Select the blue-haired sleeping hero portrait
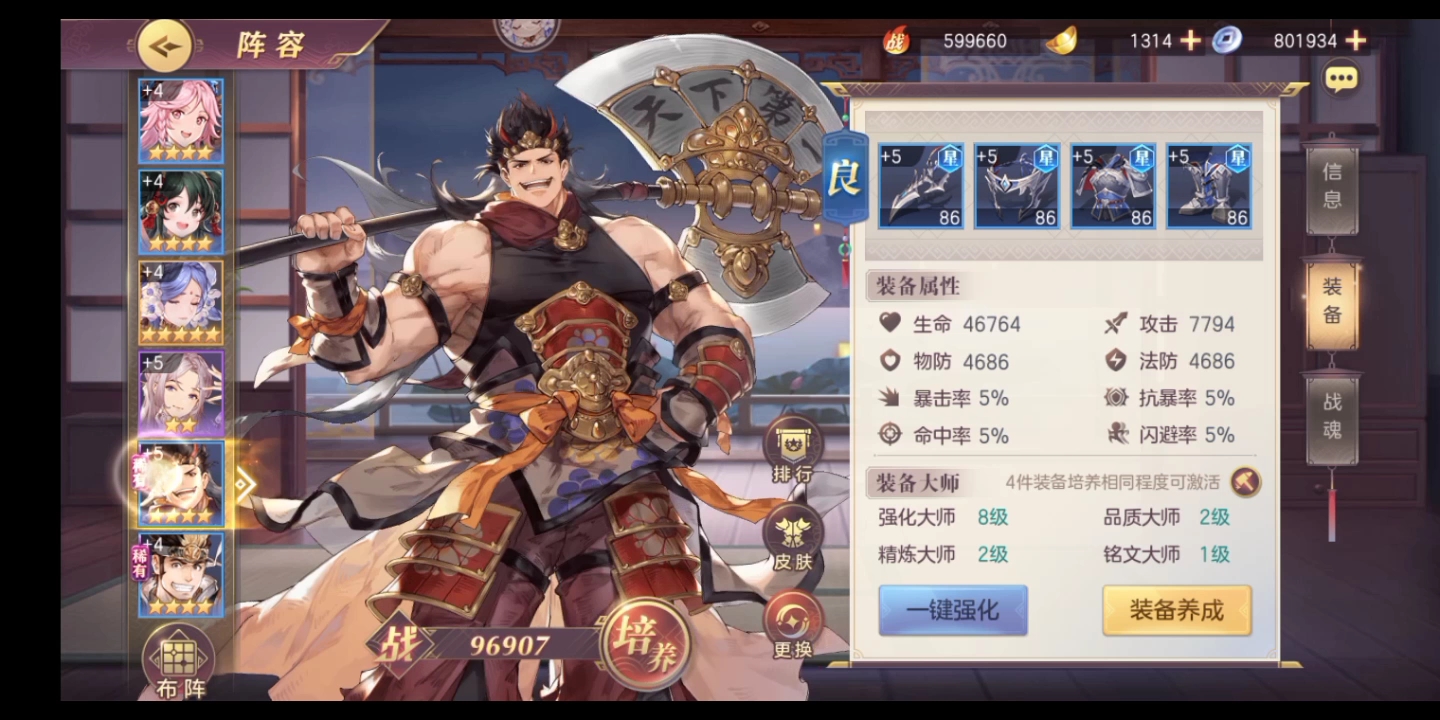The image size is (1440, 720). click(x=181, y=301)
